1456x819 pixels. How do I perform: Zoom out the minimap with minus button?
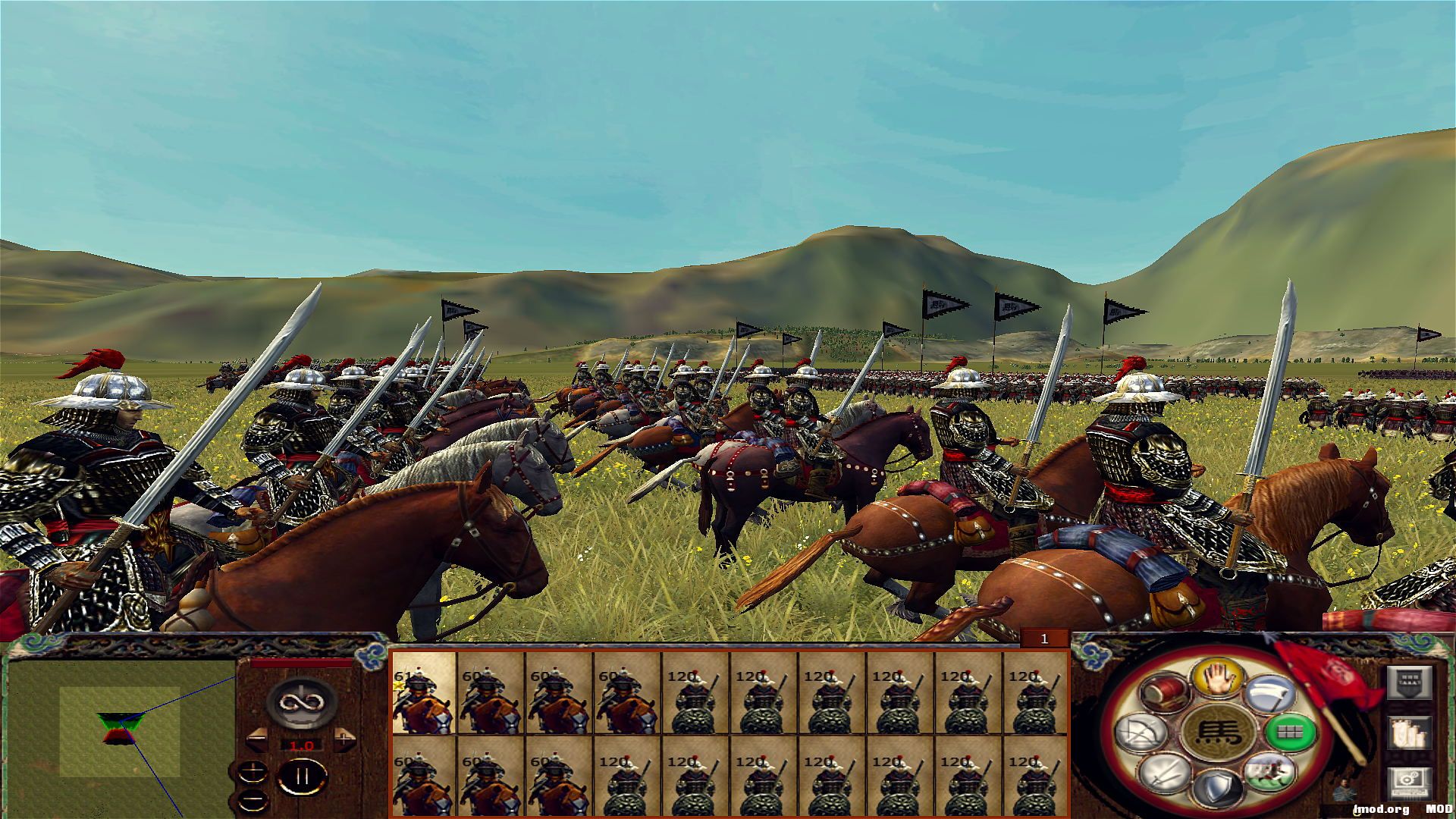click(x=253, y=801)
